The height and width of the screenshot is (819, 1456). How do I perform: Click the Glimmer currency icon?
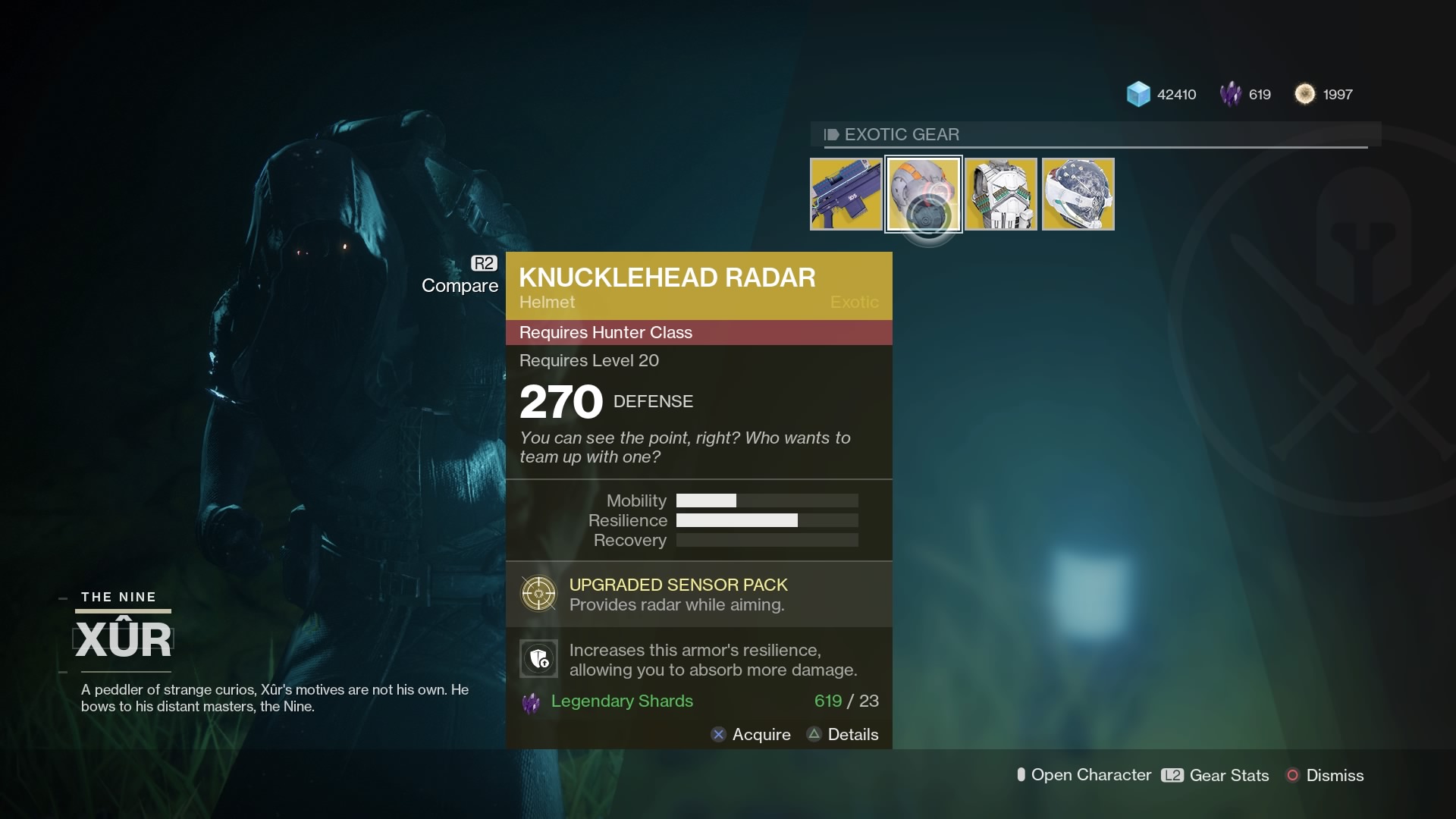pos(1139,94)
